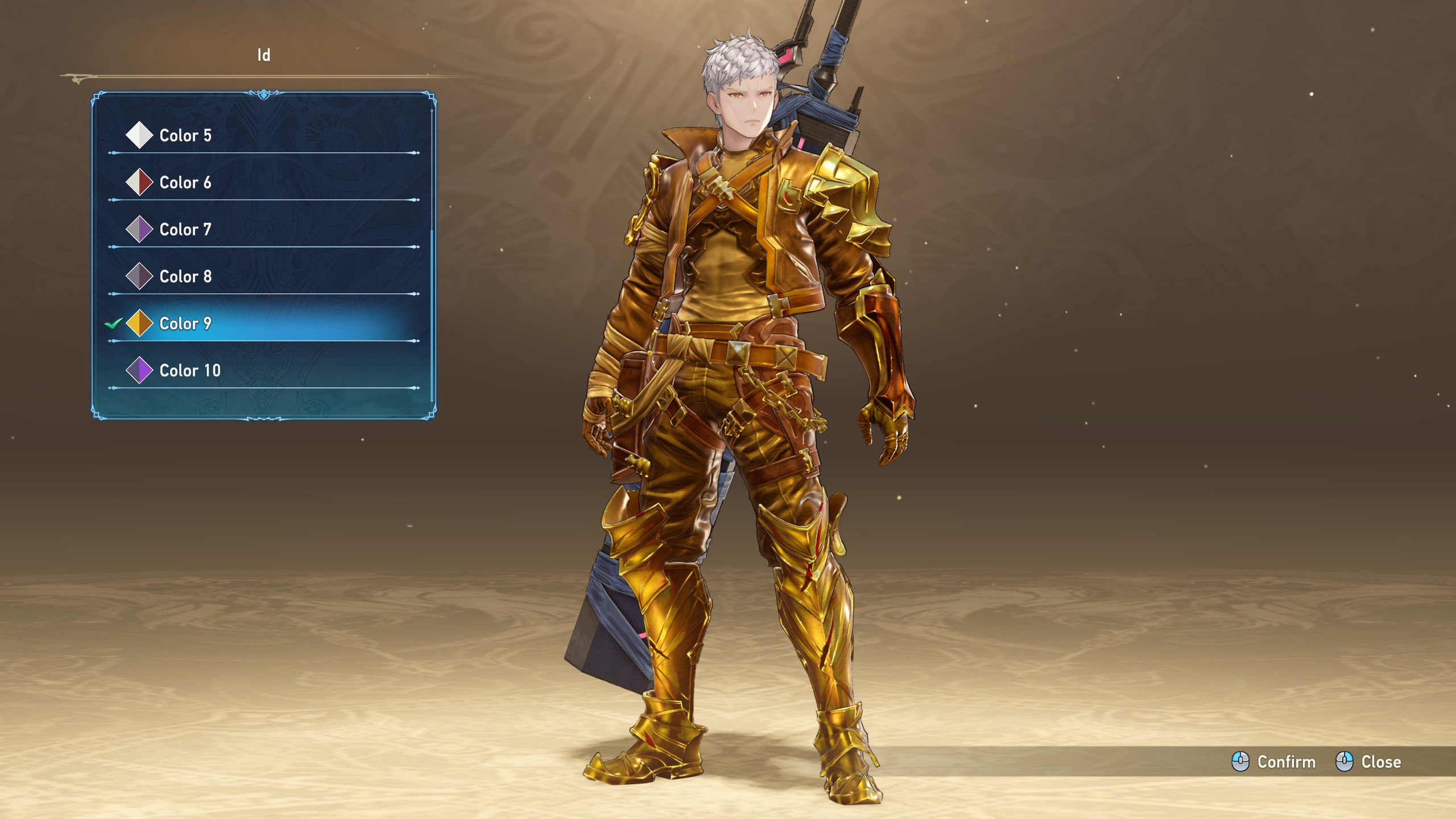
Task: Apply the Color 10 purple scheme
Action: click(189, 371)
